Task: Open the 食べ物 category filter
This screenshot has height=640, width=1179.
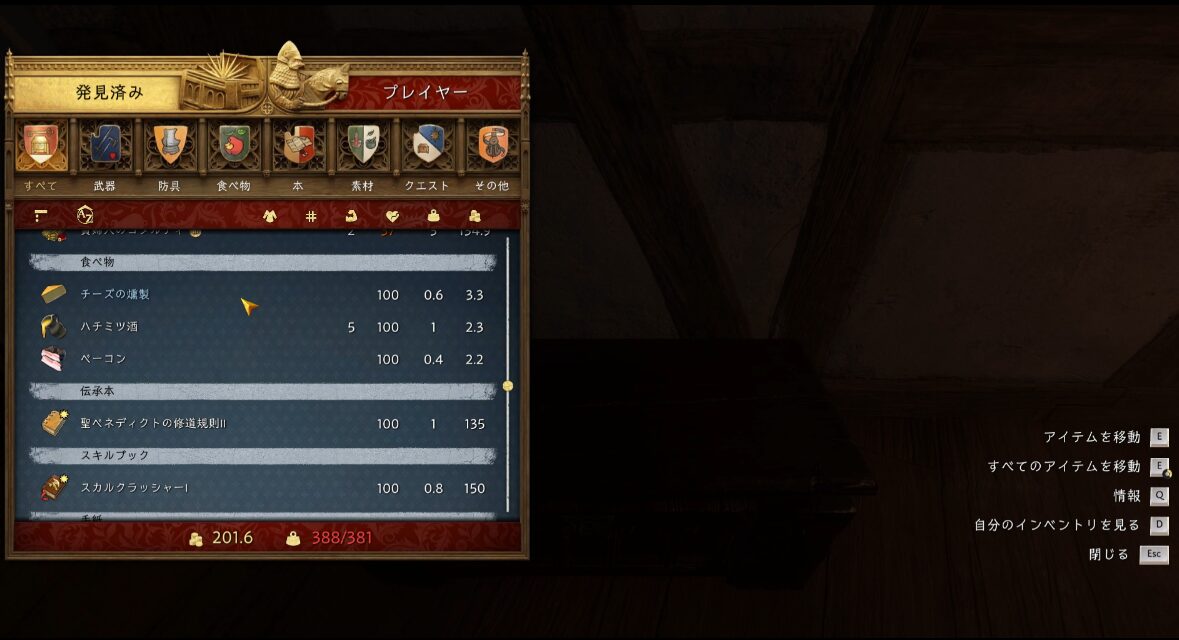Action: pos(233,148)
